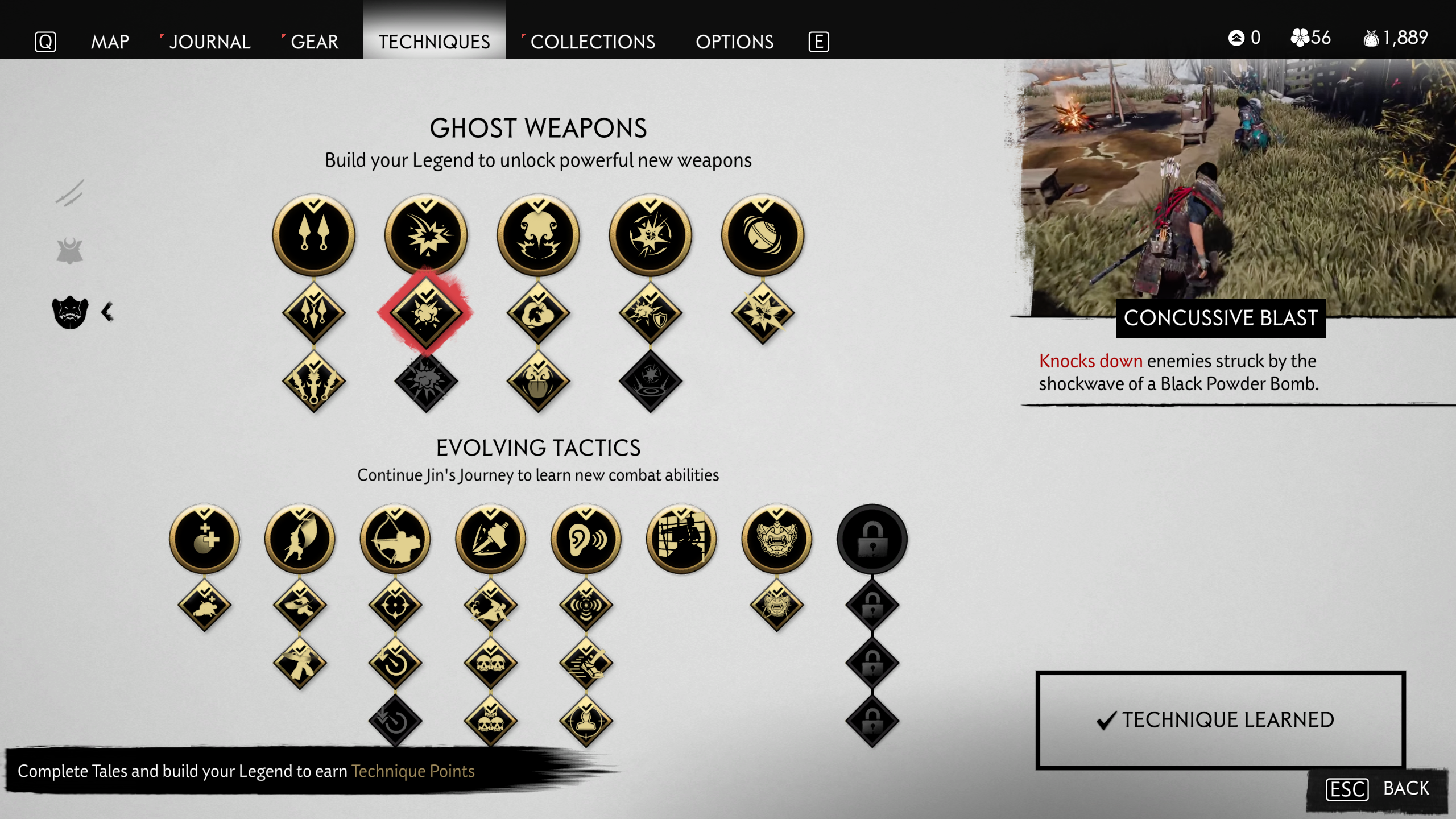Choose the Smoke Bomb ghost weapon
Screen dimensions: 1456x819
pos(538,235)
